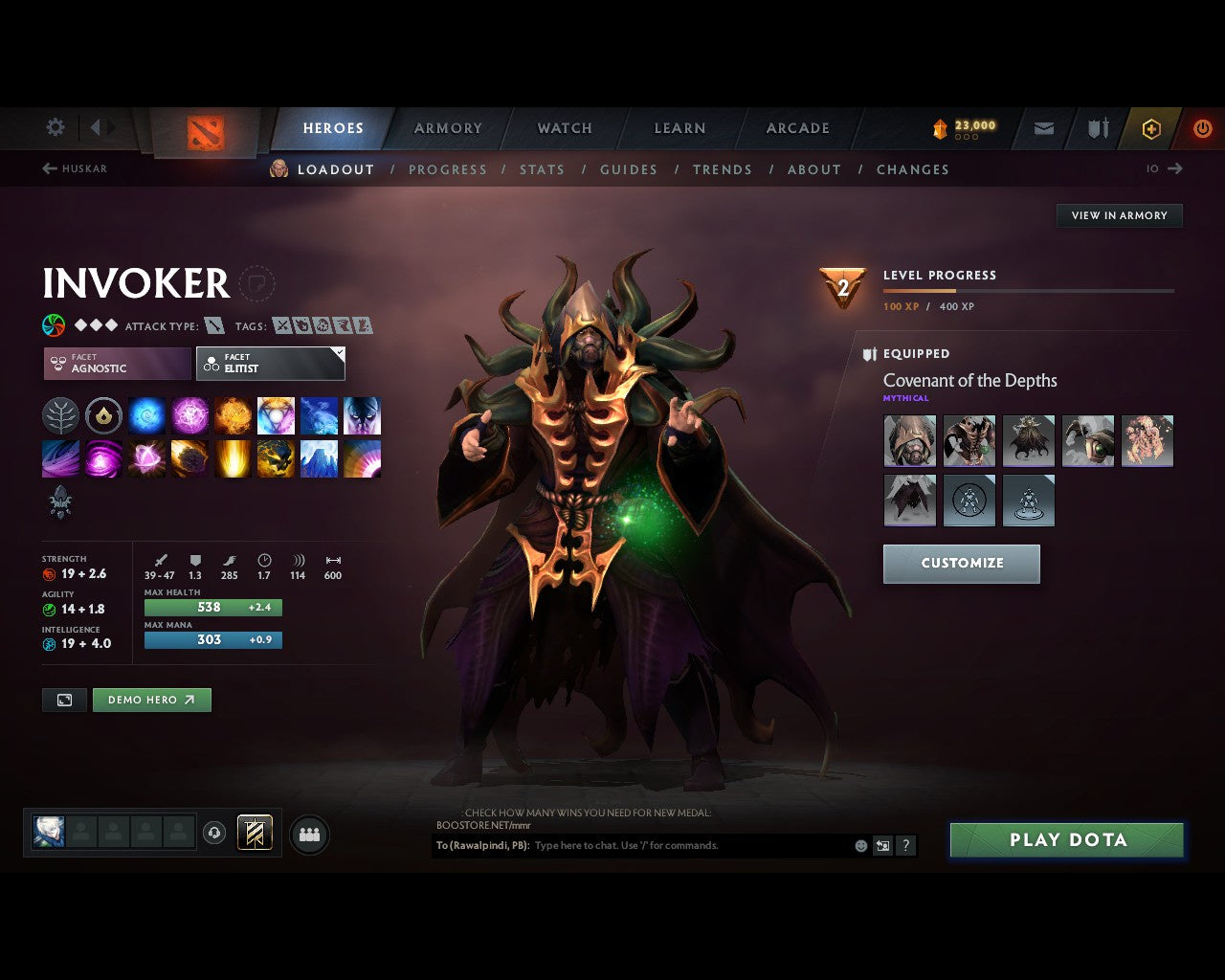Go back to Huskar with the arrow
The width and height of the screenshot is (1225, 980).
48,168
